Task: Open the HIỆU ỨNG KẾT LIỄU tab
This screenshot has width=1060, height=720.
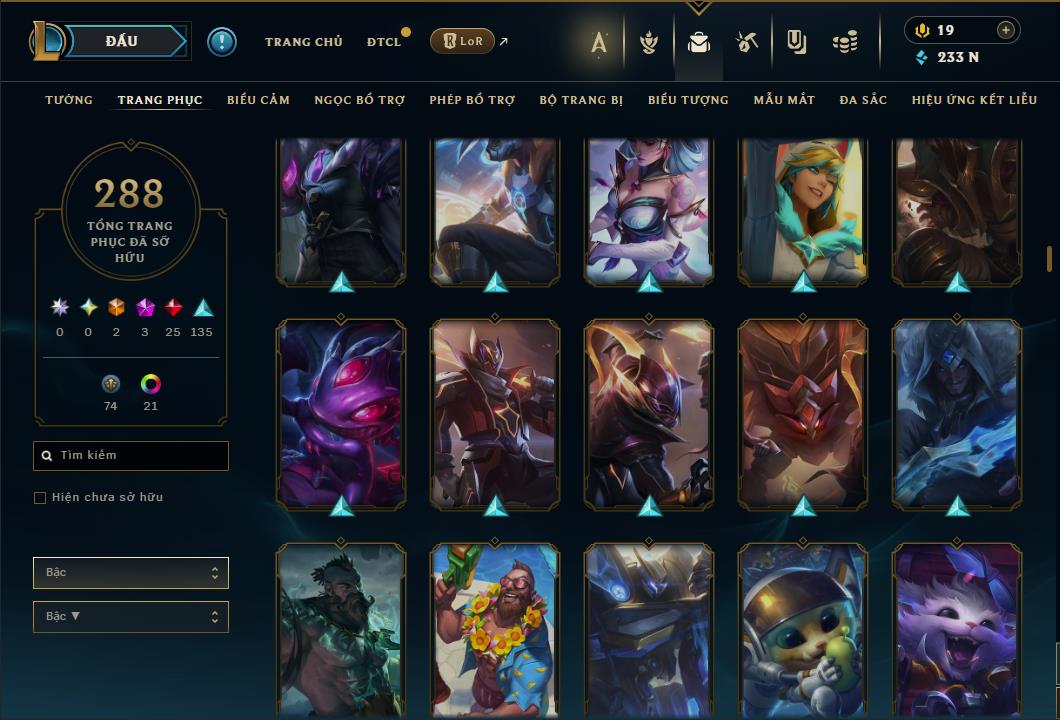Action: (974, 100)
